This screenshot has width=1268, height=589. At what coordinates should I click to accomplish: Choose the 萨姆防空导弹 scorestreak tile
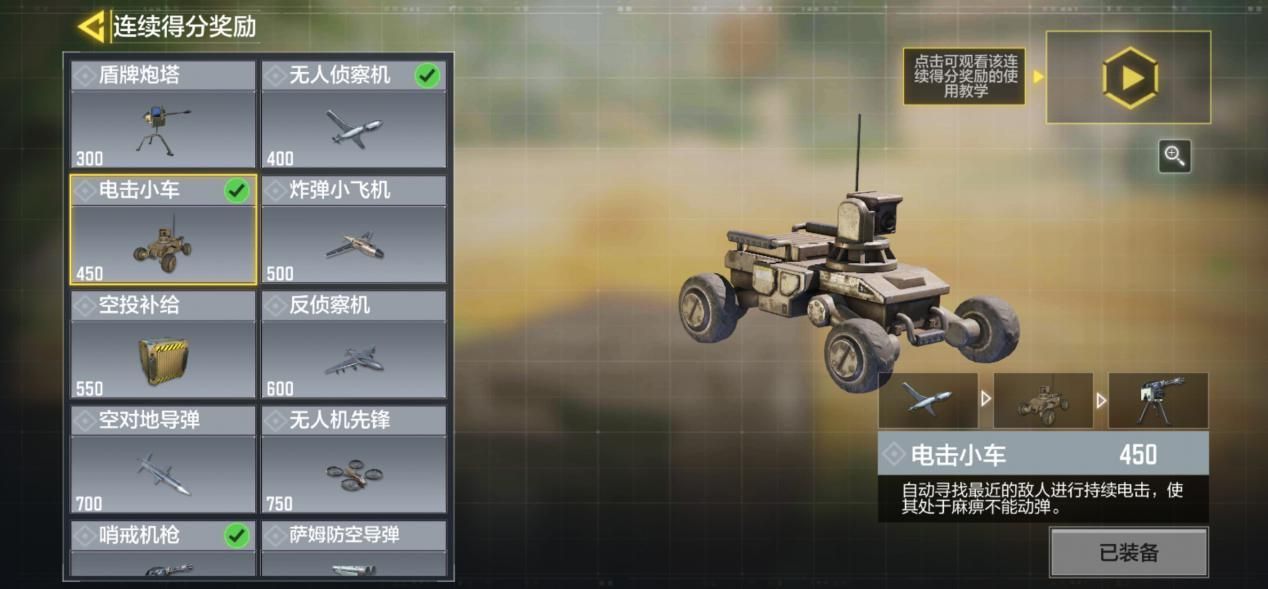[354, 549]
